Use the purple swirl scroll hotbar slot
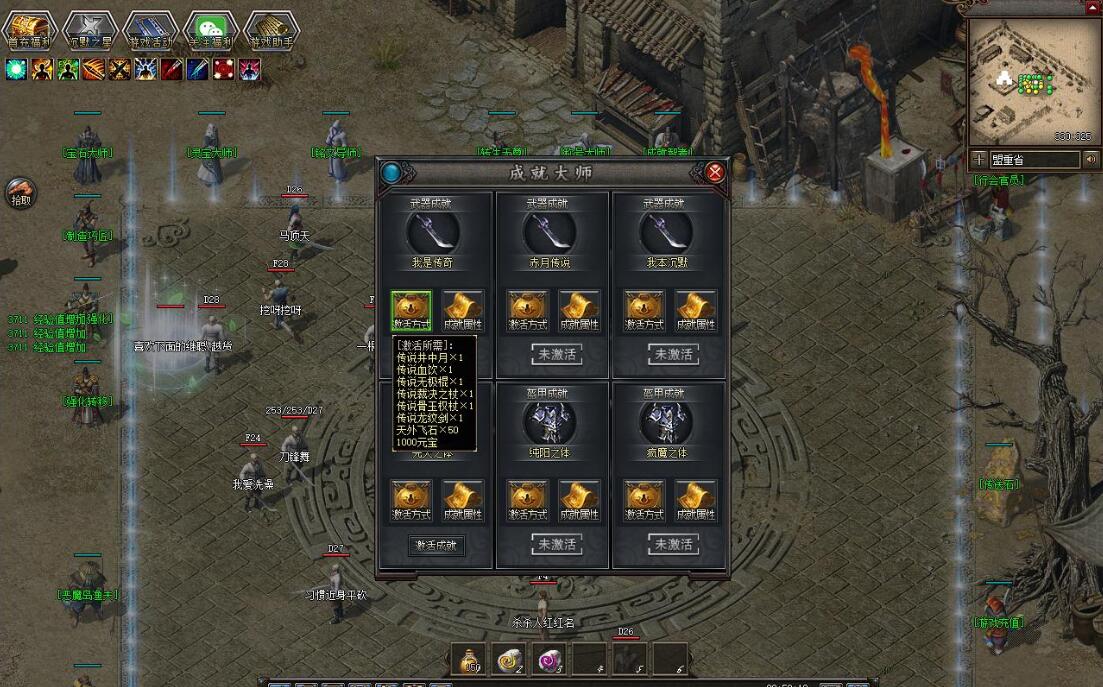1103x687 pixels. point(548,659)
